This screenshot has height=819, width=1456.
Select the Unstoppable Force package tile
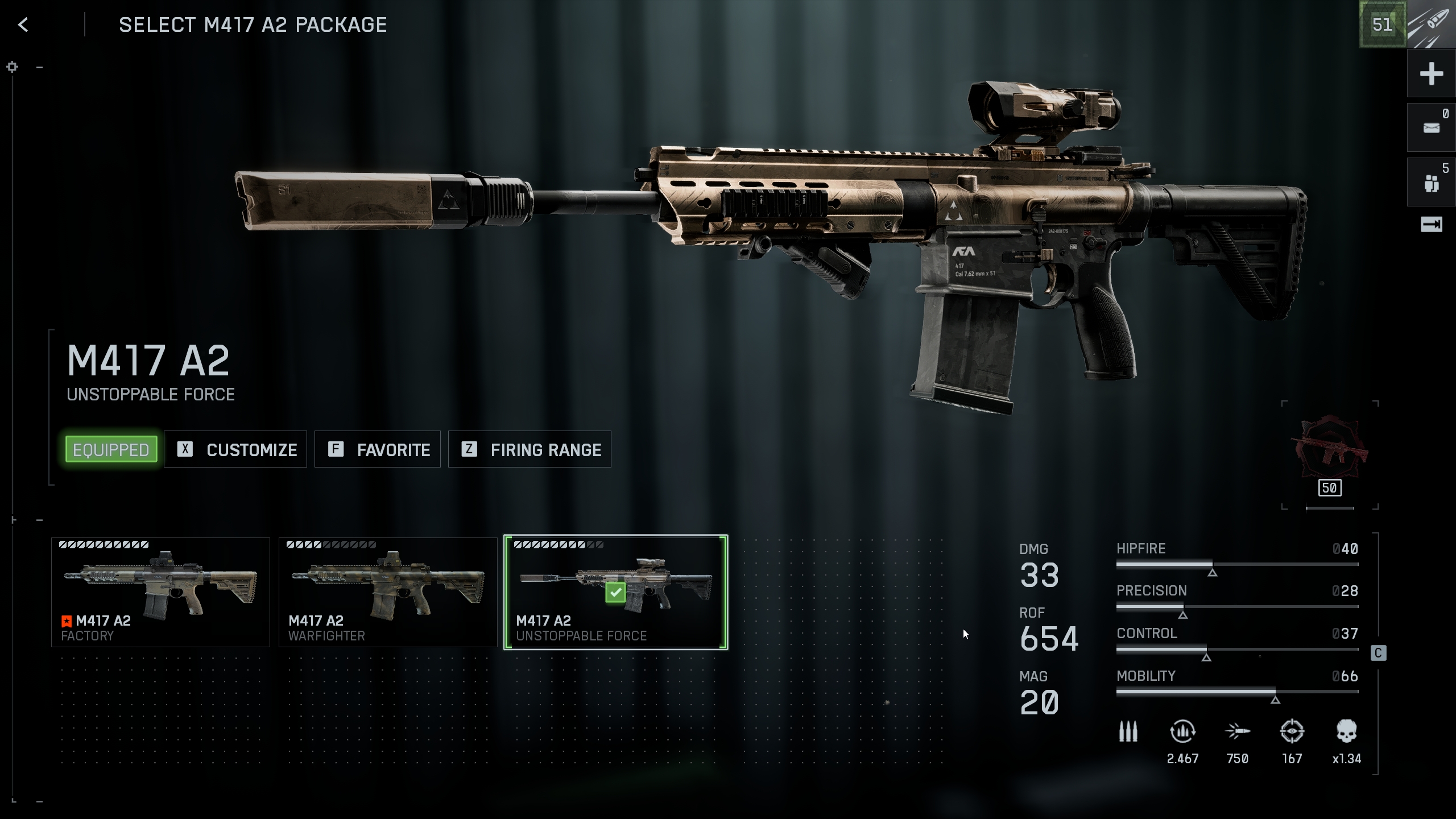click(x=615, y=592)
